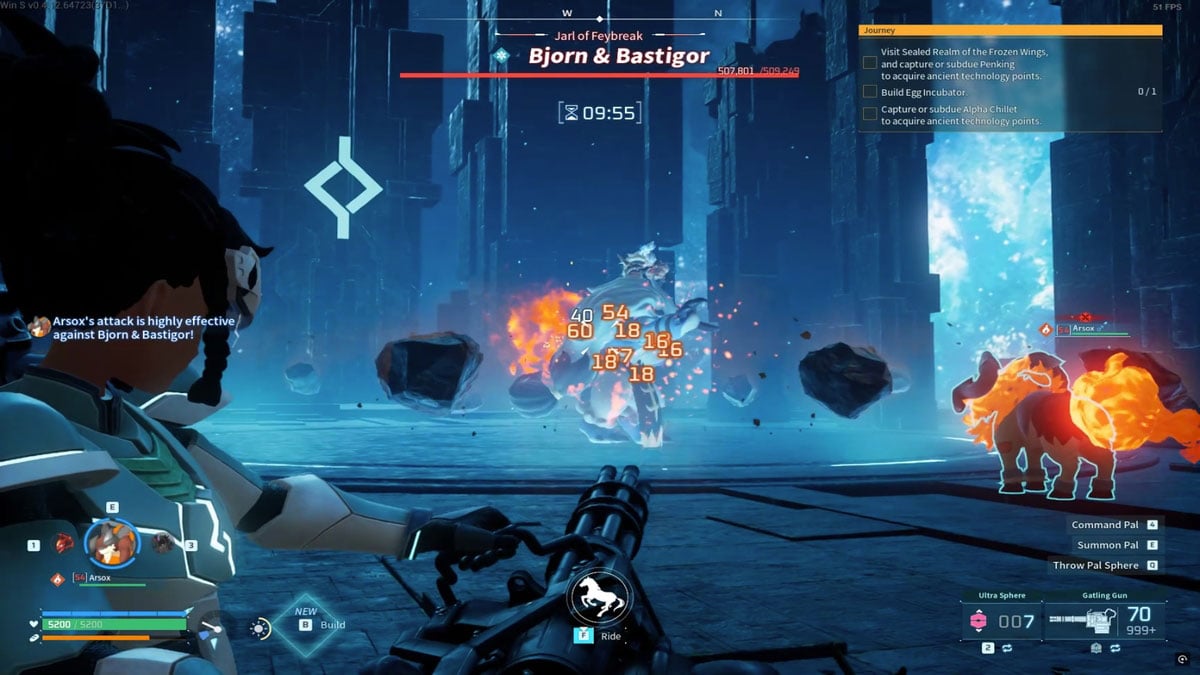Choose the red Pal in party slot 1

[63, 544]
